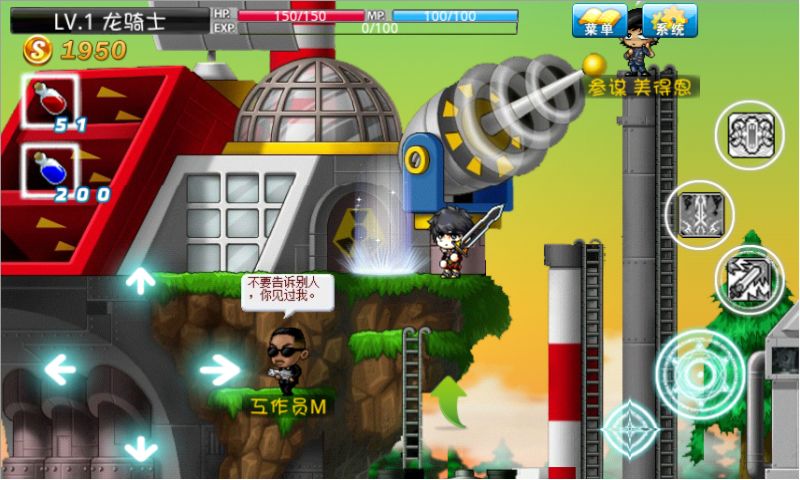Tap the up arrow on the D-pad

pyautogui.click(x=140, y=280)
